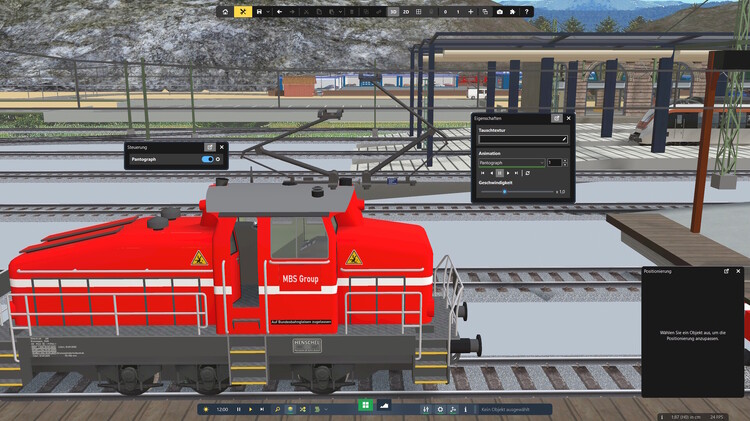Open settings gear in the bottom toolbar
Image resolution: width=750 pixels, height=421 pixels.
click(x=440, y=409)
